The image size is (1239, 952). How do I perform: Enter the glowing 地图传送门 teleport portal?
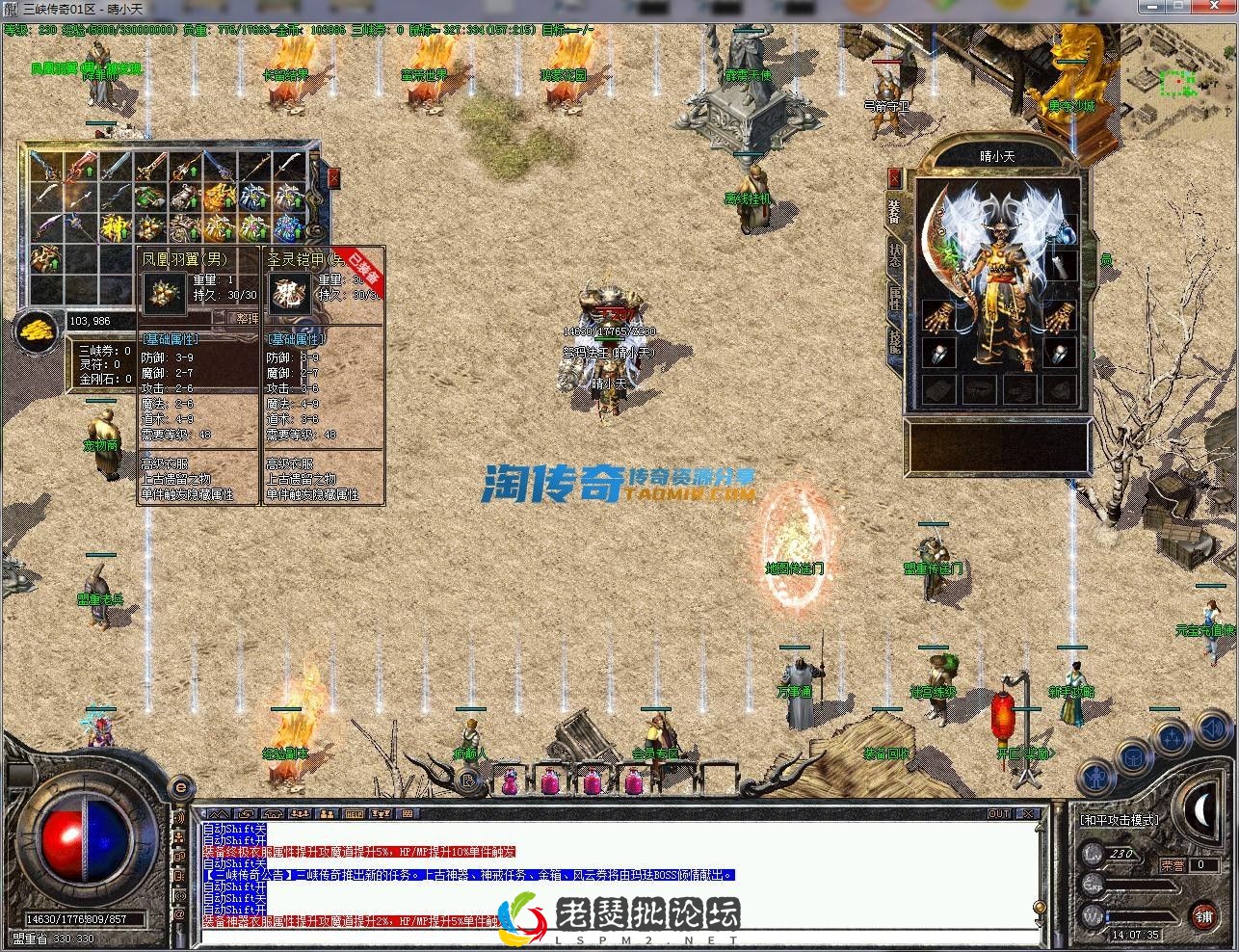pyautogui.click(x=795, y=544)
